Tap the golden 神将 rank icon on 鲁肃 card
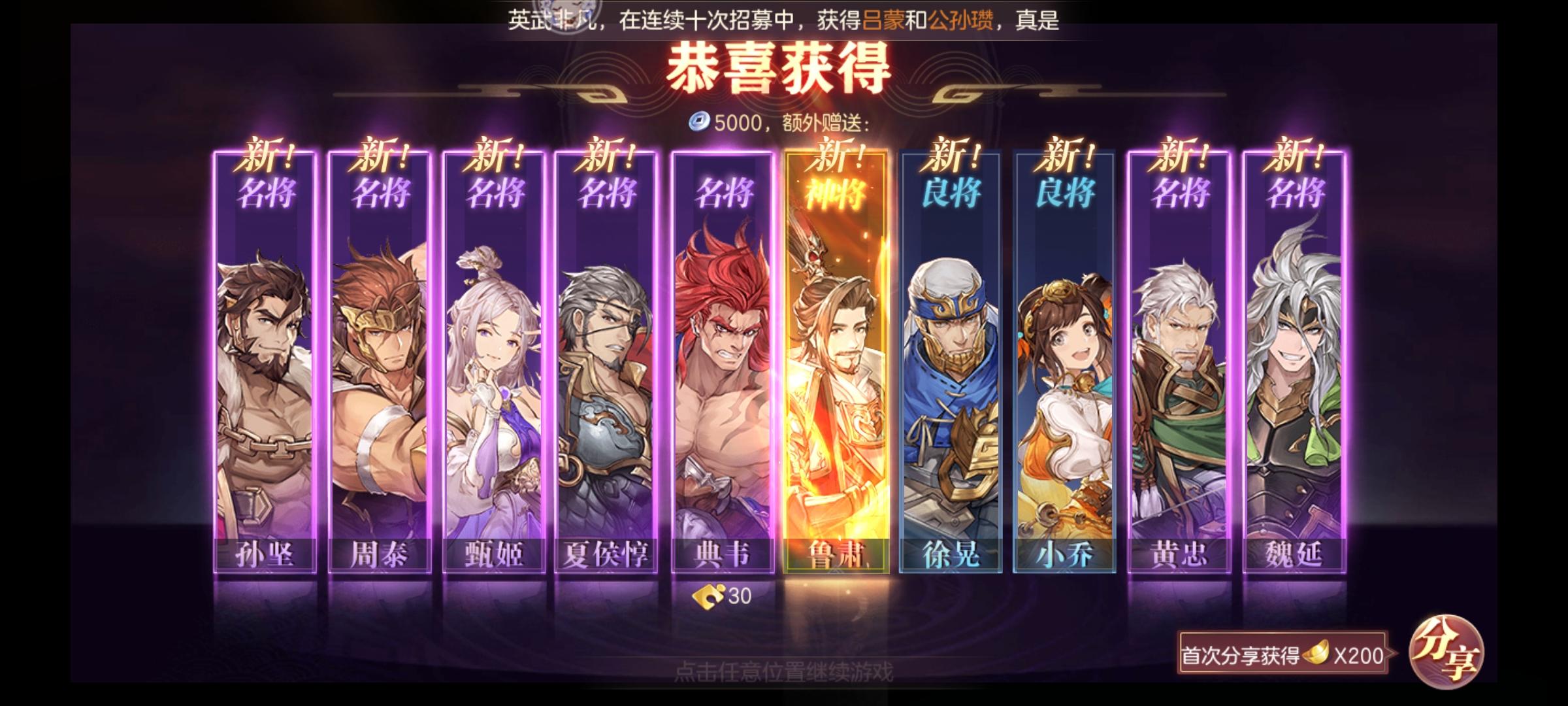 point(834,192)
